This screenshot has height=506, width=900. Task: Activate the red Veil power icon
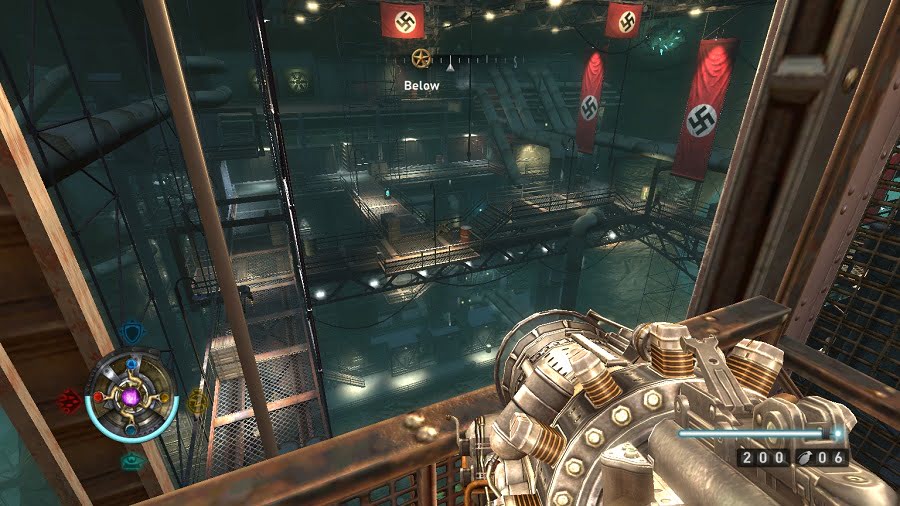point(70,400)
